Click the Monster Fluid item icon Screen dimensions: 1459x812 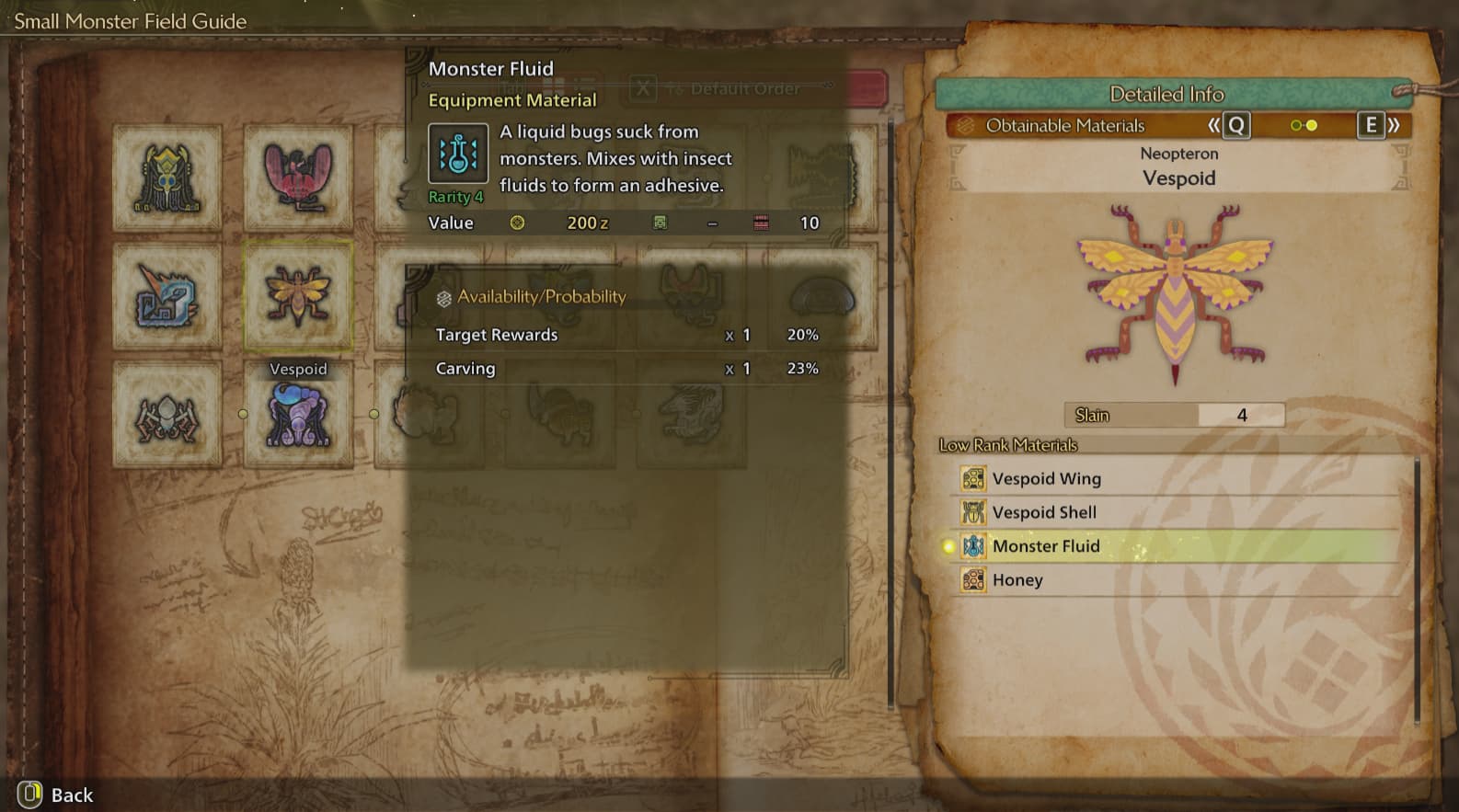457,154
